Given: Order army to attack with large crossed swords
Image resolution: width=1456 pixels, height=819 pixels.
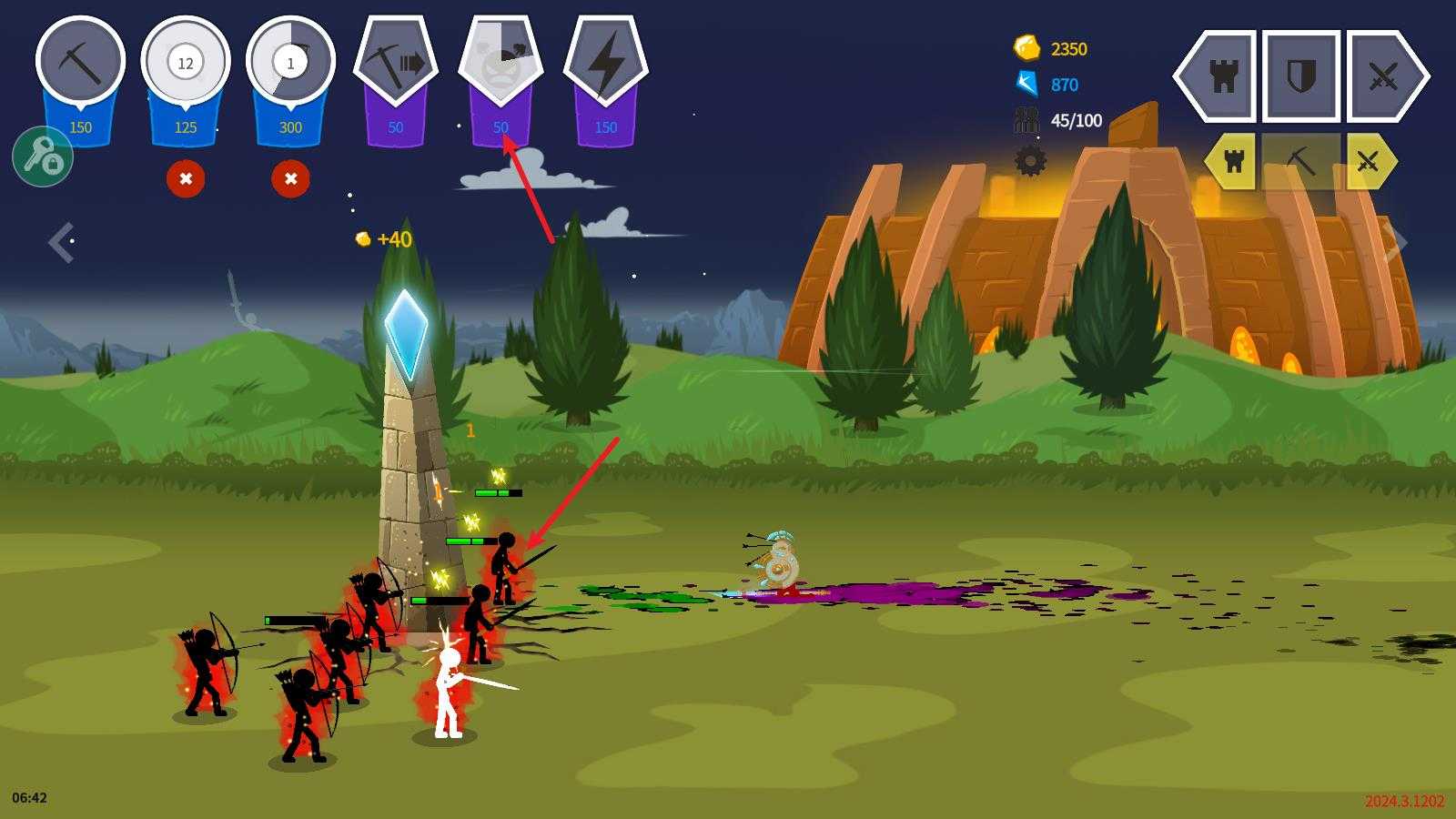Looking at the screenshot, I should 1383,76.
